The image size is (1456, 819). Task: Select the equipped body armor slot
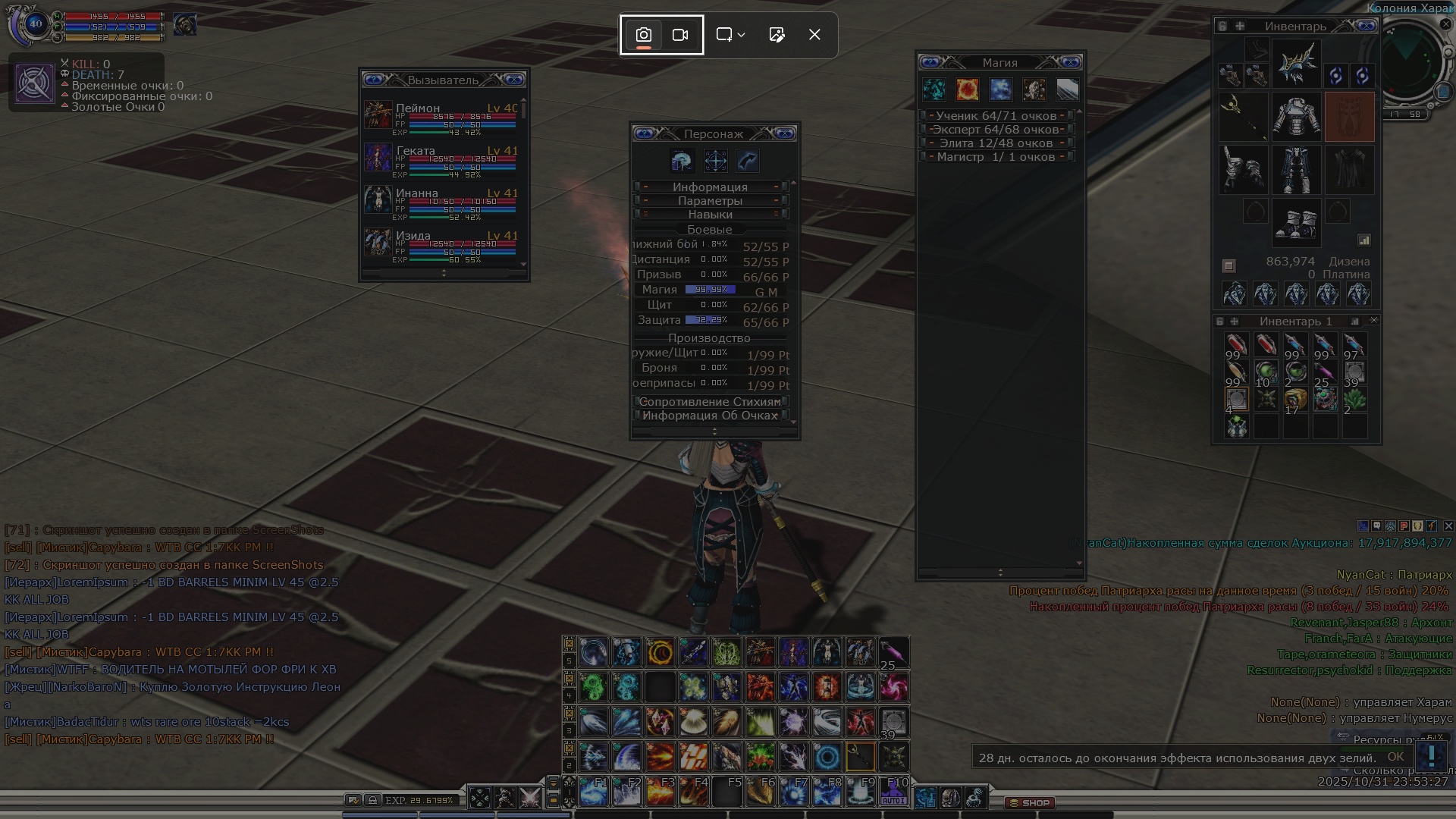coord(1296,118)
